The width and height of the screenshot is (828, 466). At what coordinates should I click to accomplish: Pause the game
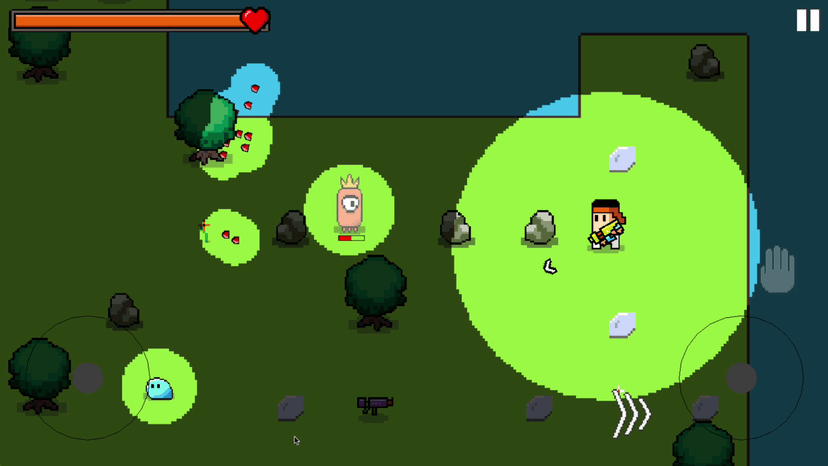[x=807, y=21]
